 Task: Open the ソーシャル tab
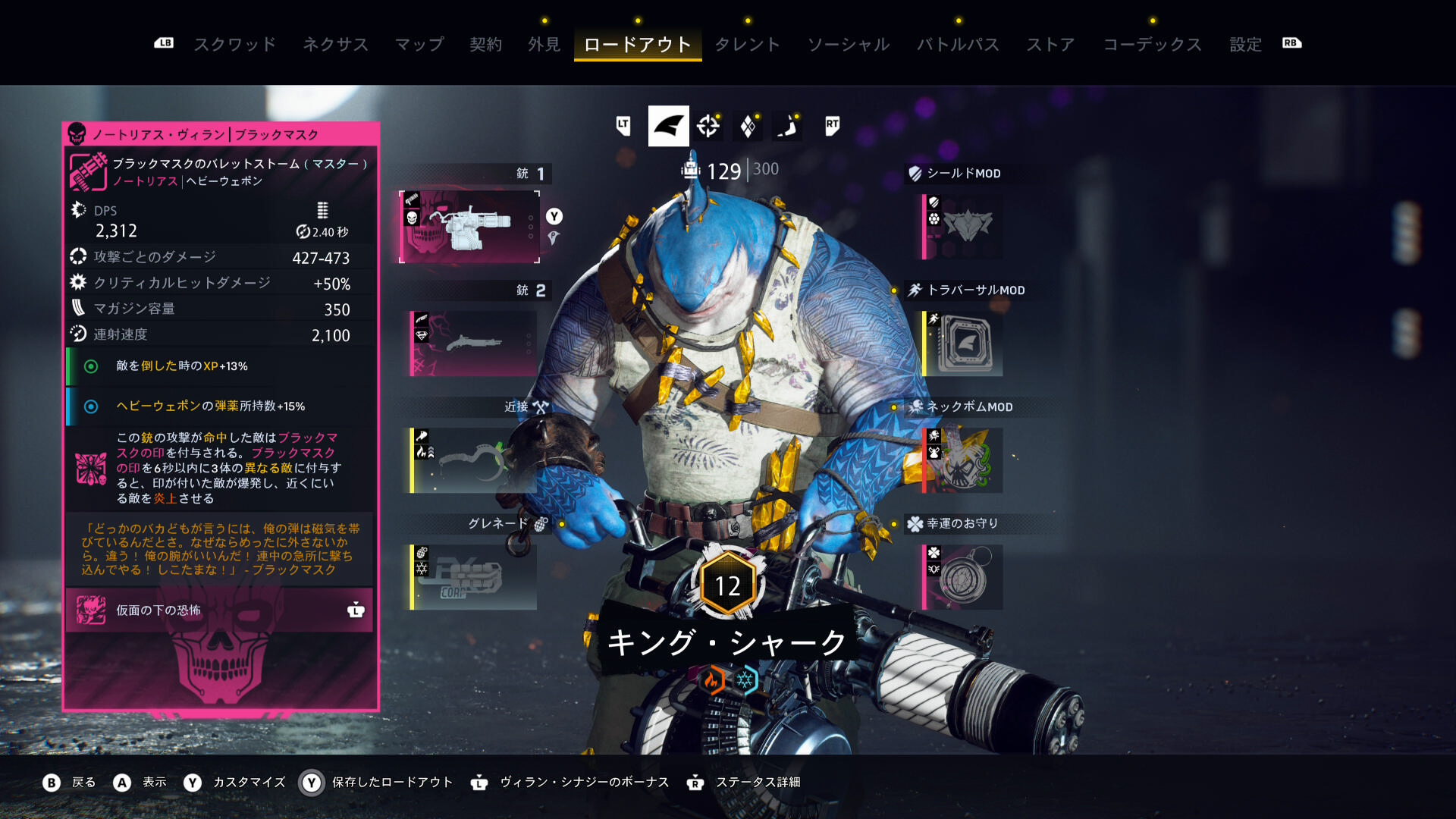pyautogui.click(x=849, y=44)
